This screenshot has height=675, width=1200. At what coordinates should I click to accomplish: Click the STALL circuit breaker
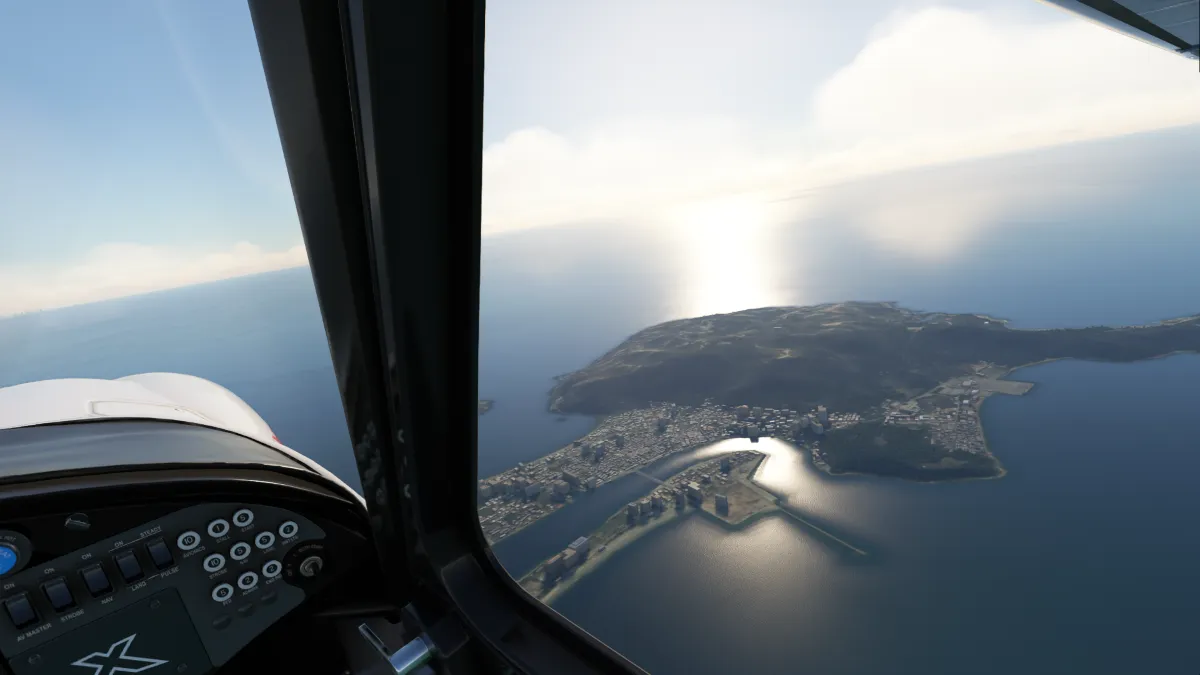pyautogui.click(x=218, y=528)
